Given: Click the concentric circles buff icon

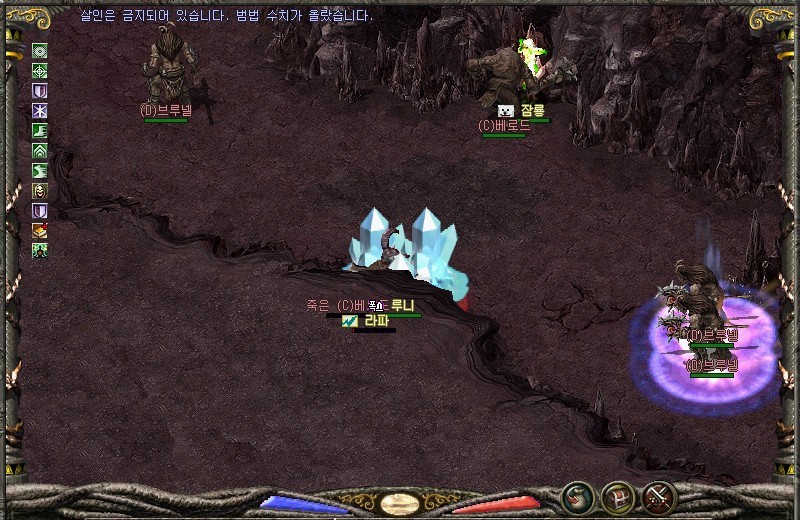Looking at the screenshot, I should pyautogui.click(x=40, y=51).
